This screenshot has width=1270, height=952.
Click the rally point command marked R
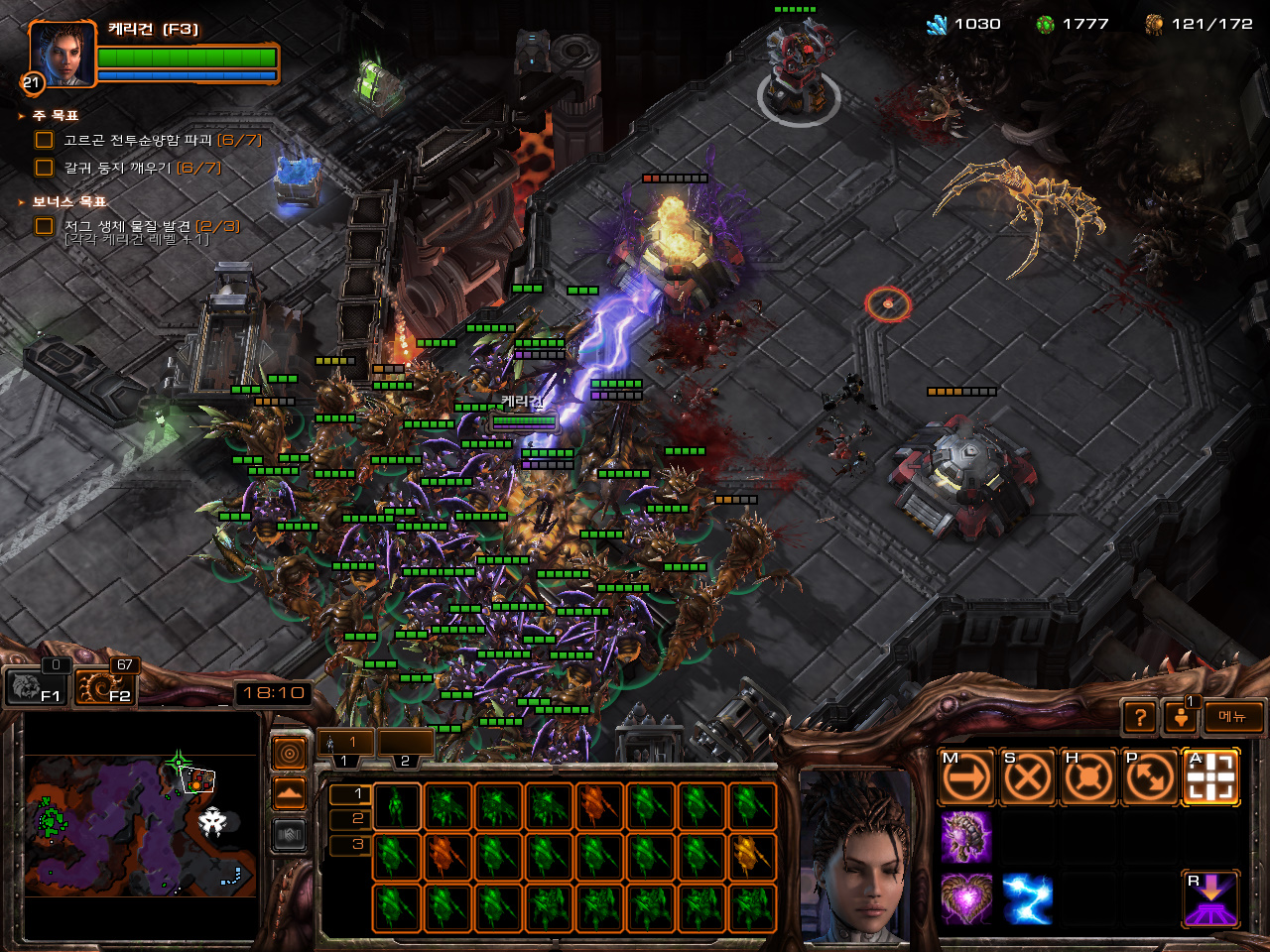tap(1210, 898)
